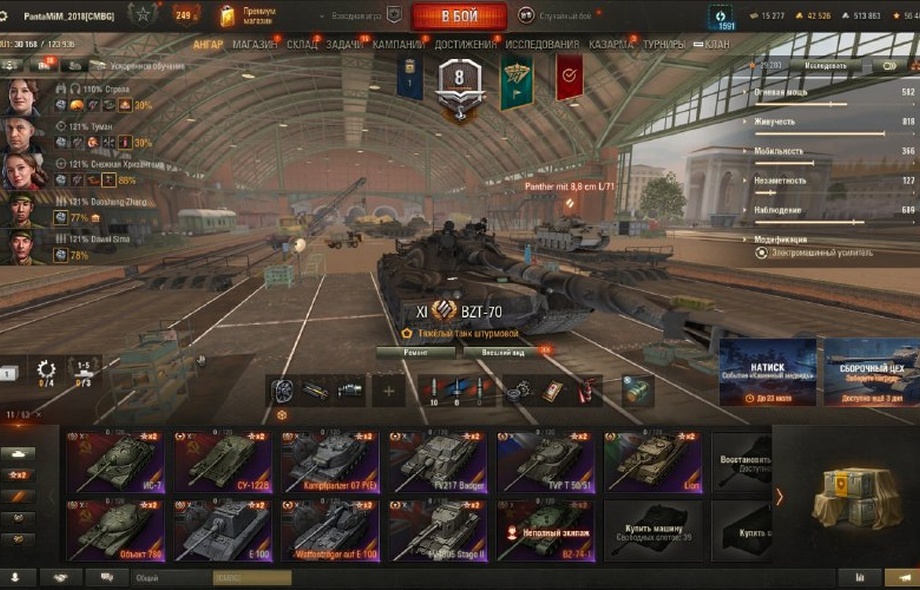Image resolution: width=920 pixels, height=590 pixels.
Task: Open the ЗАДАЧИ tab
Action: point(345,45)
